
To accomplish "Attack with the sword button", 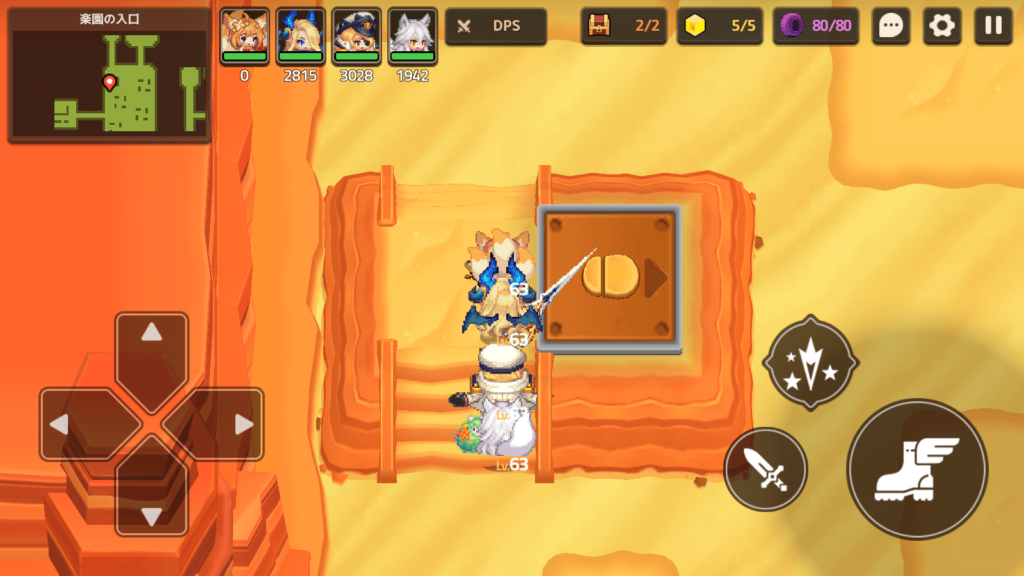I will (x=765, y=469).
